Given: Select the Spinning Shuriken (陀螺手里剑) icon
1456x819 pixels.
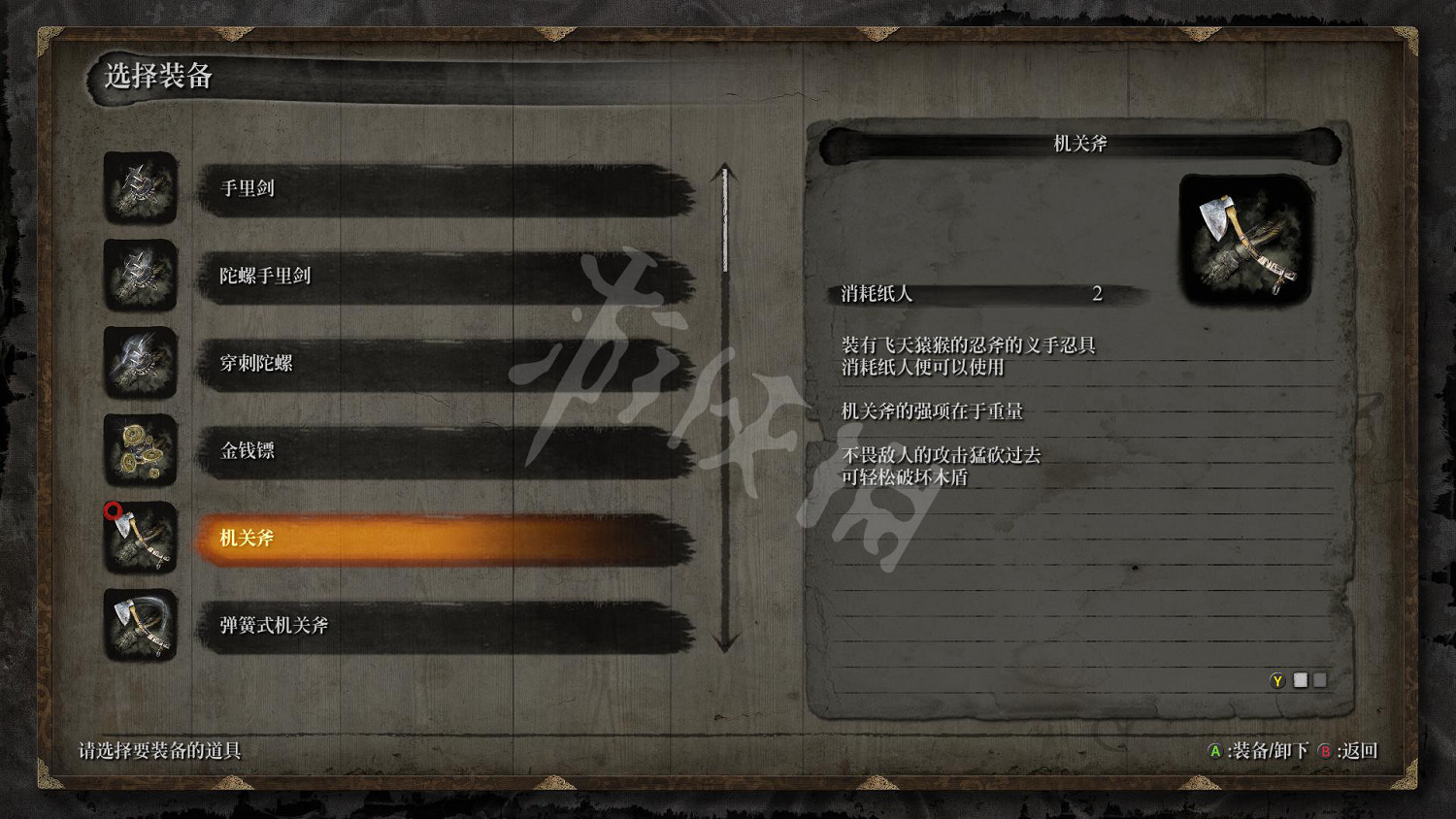Looking at the screenshot, I should click(140, 278).
